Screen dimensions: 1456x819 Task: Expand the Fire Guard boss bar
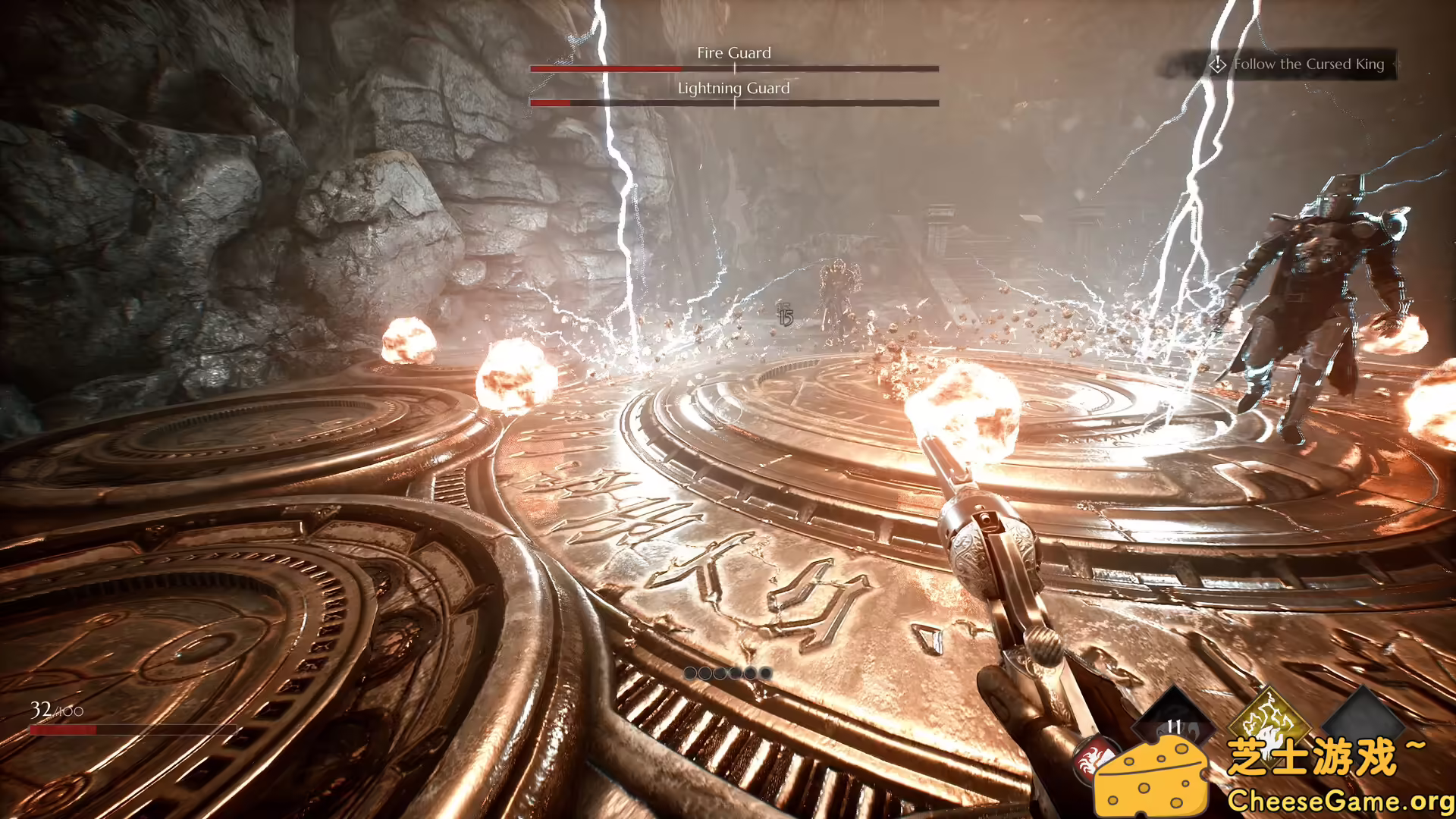click(734, 69)
